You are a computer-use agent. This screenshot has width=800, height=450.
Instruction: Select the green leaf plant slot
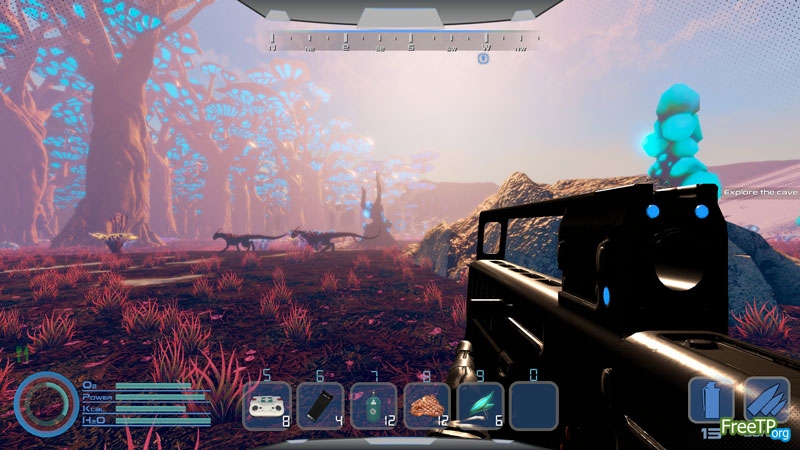[480, 406]
